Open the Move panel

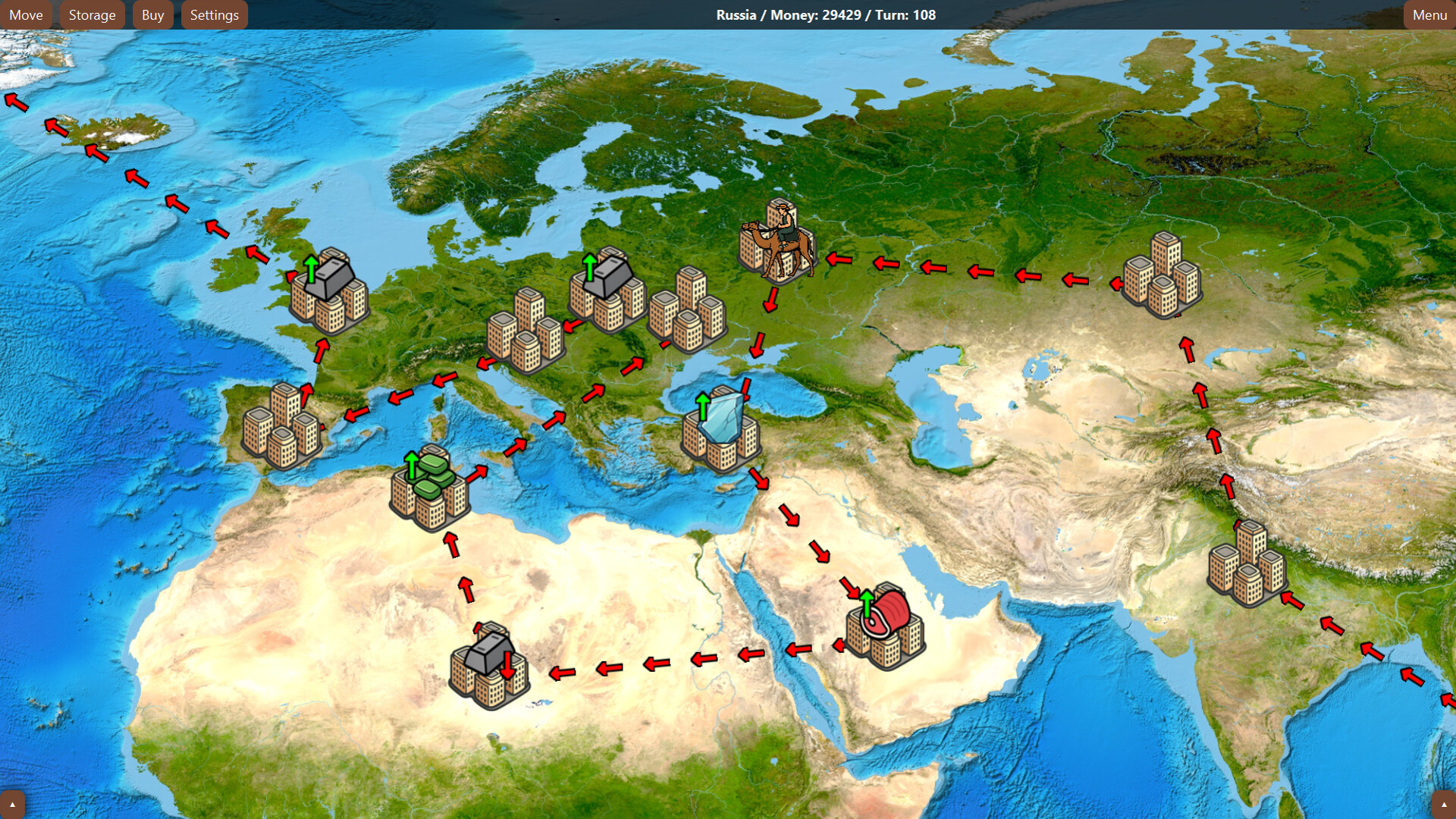27,14
